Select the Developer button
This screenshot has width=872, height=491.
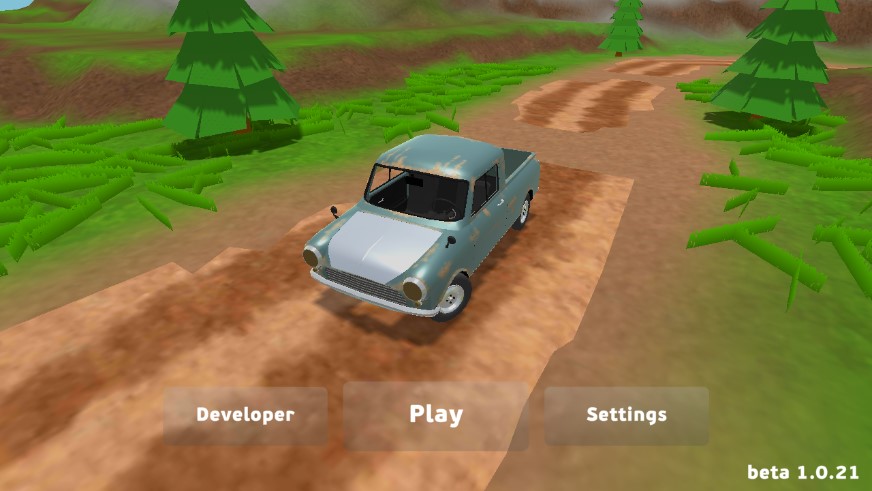(246, 415)
